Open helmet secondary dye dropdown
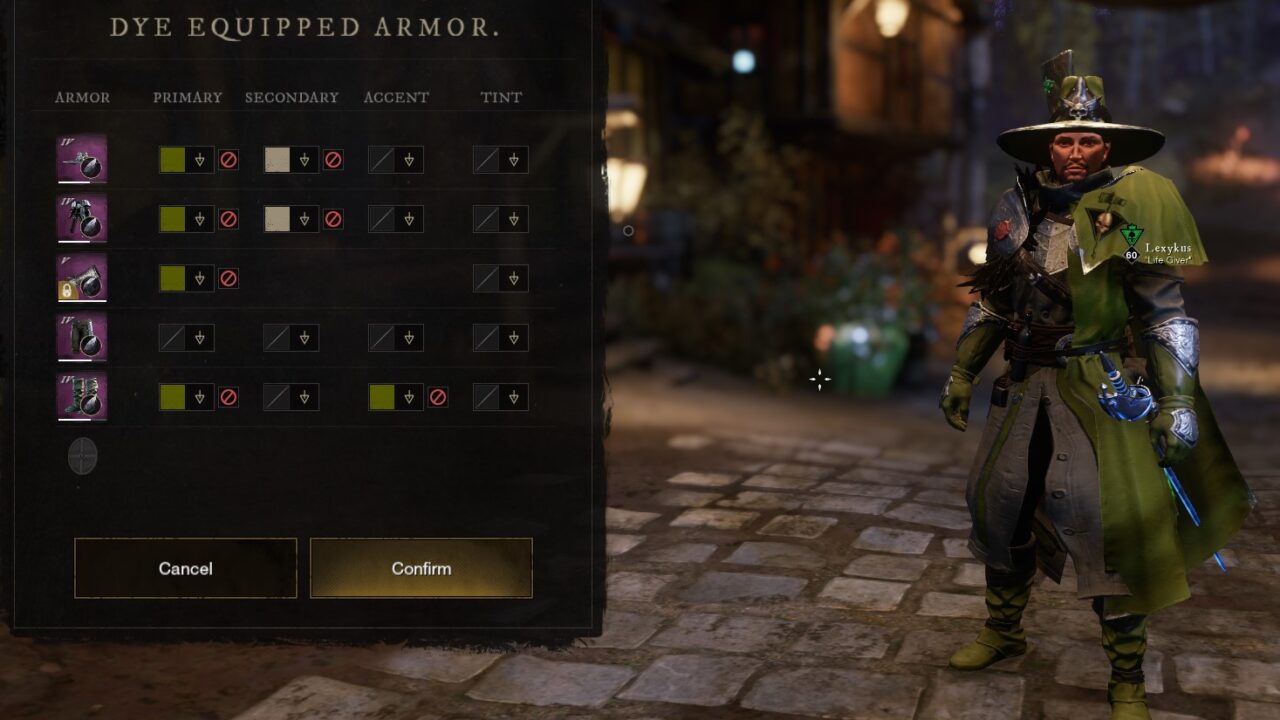 tap(304, 160)
